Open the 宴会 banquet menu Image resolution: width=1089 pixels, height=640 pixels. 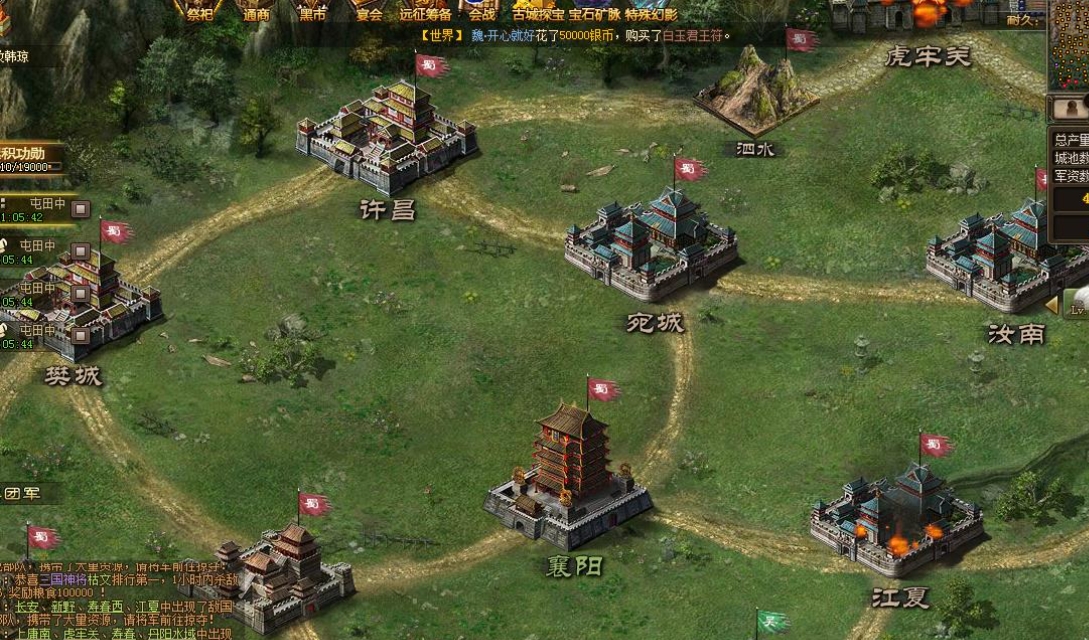coord(370,11)
